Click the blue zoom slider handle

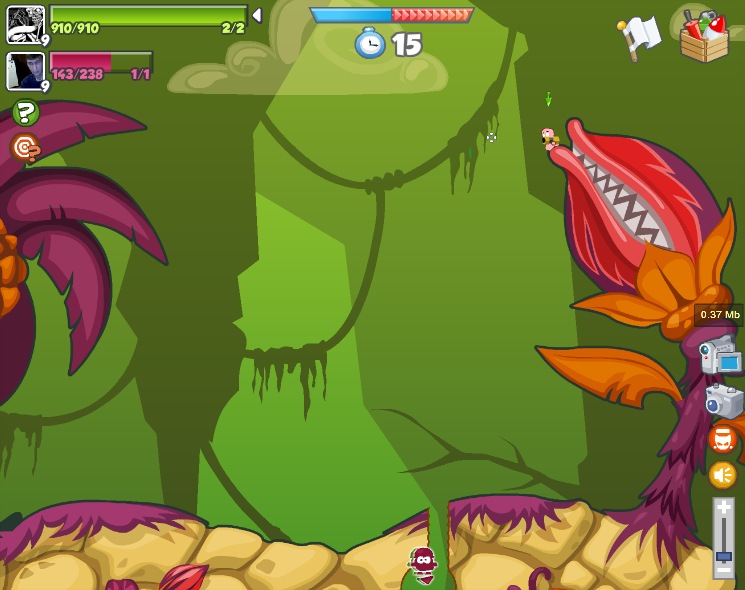click(x=723, y=555)
